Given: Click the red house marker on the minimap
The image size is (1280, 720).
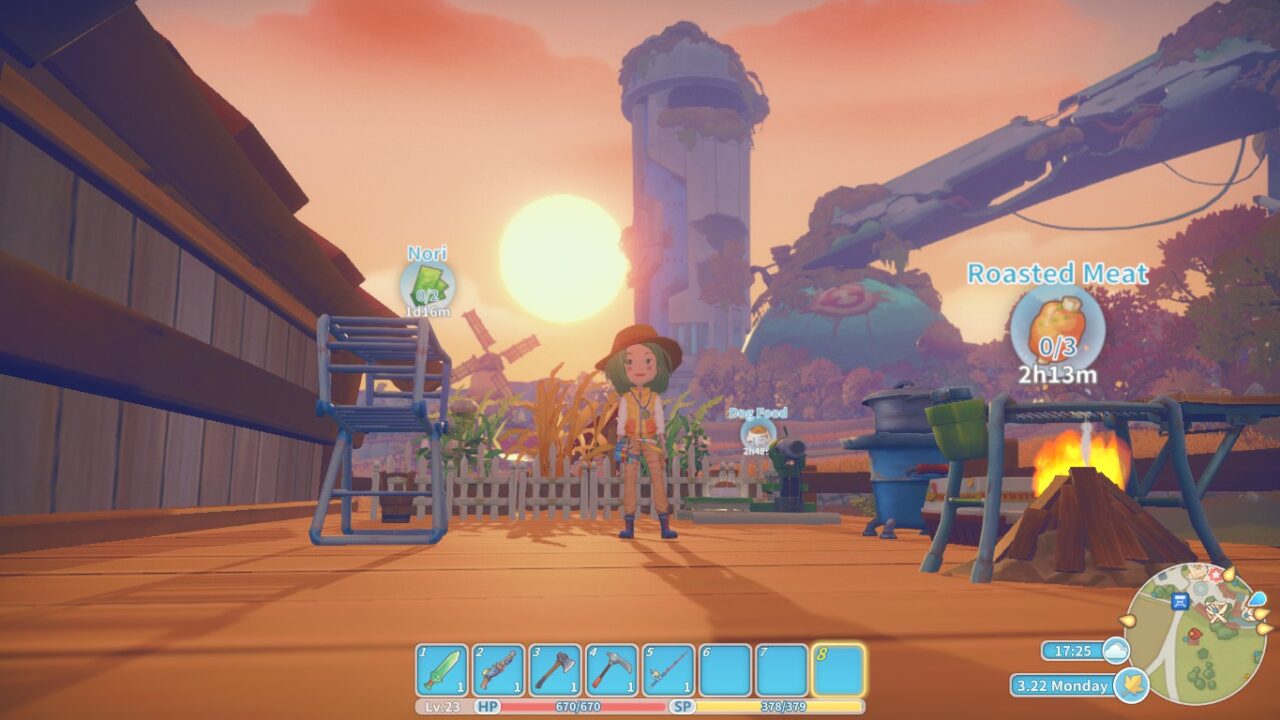Looking at the screenshot, I should tap(1195, 634).
